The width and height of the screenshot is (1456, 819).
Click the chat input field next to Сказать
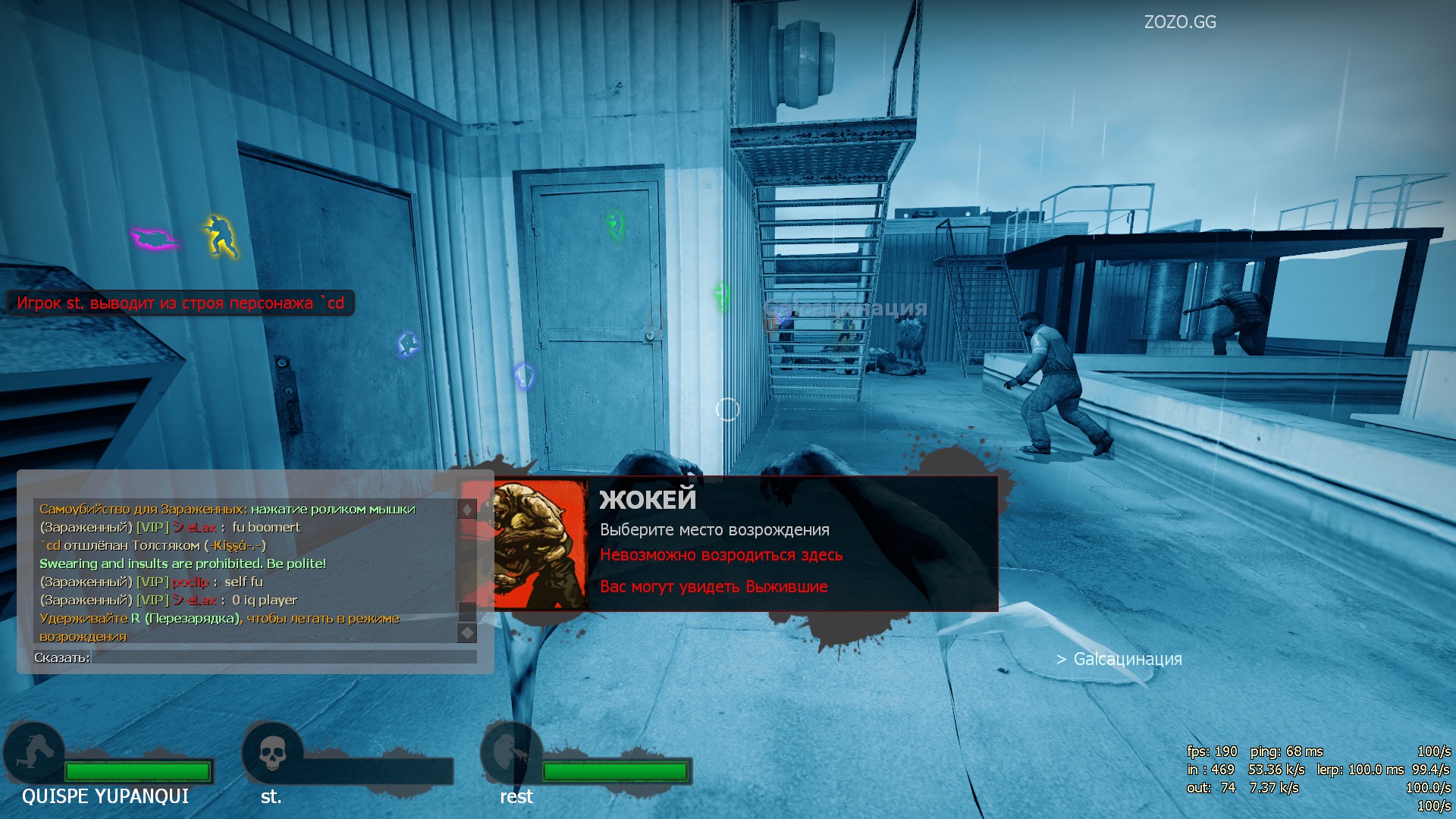click(284, 657)
